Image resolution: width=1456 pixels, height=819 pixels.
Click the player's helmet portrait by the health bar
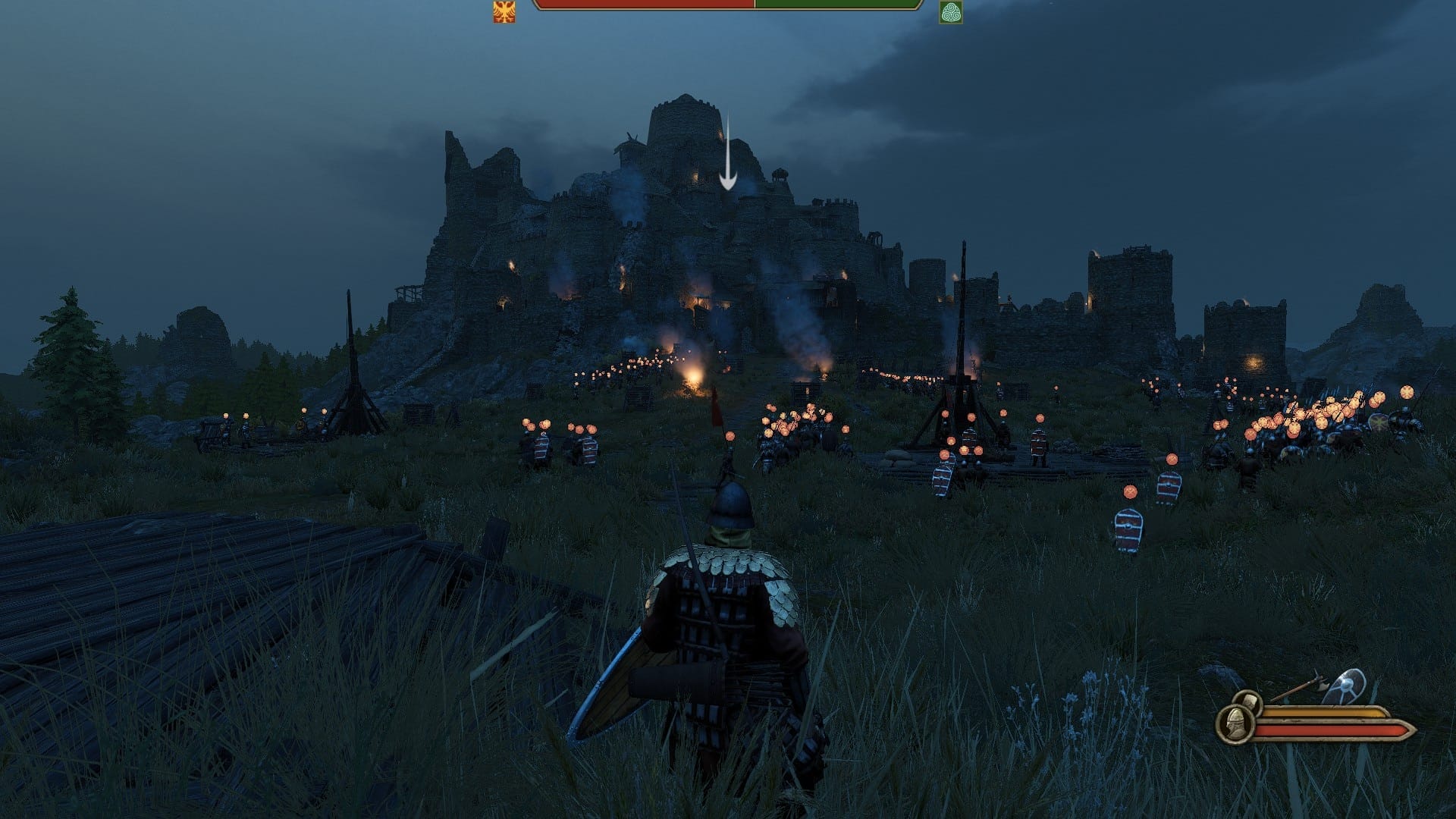click(1234, 724)
